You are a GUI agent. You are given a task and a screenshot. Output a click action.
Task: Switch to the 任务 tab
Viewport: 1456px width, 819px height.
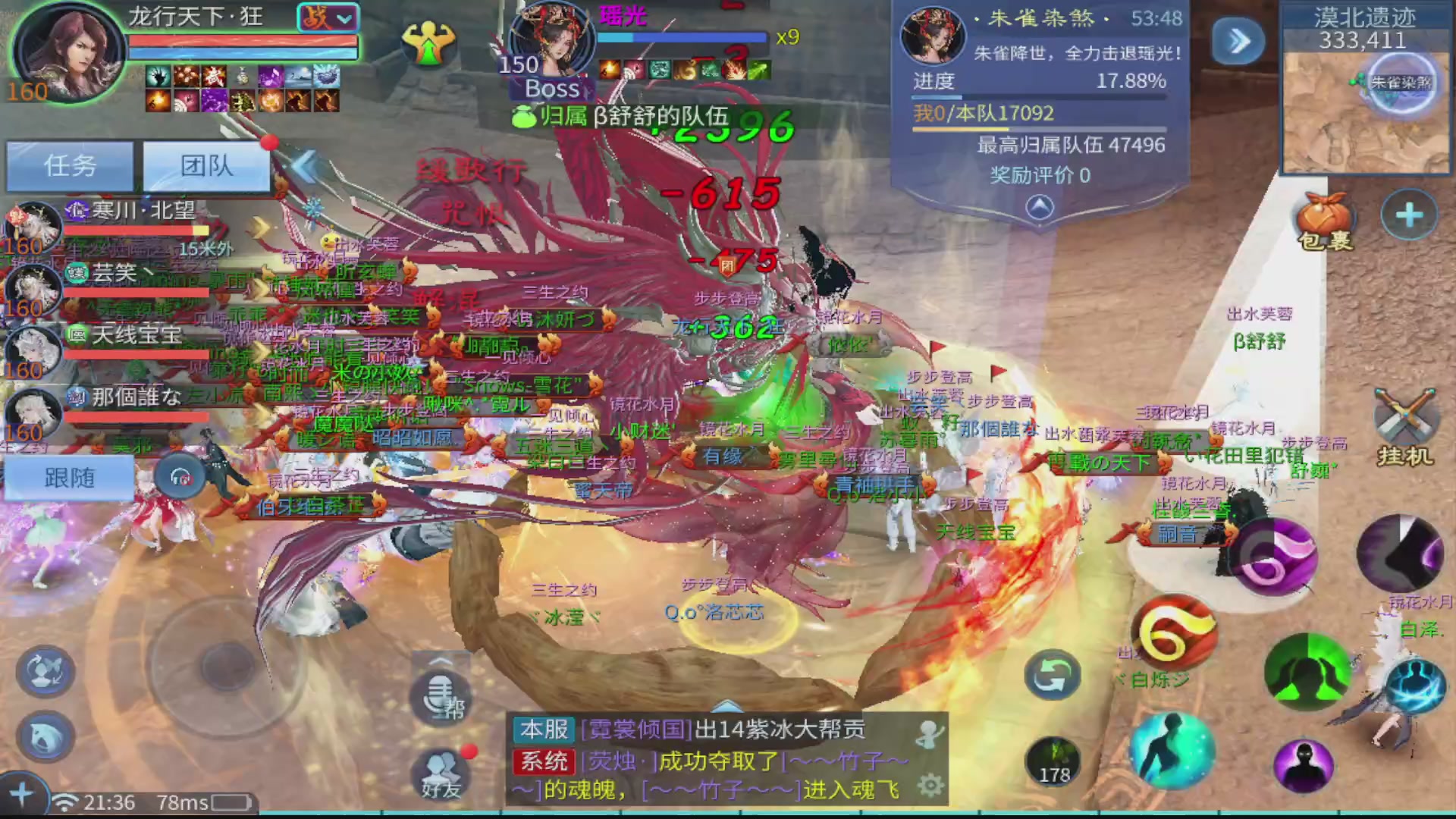[x=70, y=166]
